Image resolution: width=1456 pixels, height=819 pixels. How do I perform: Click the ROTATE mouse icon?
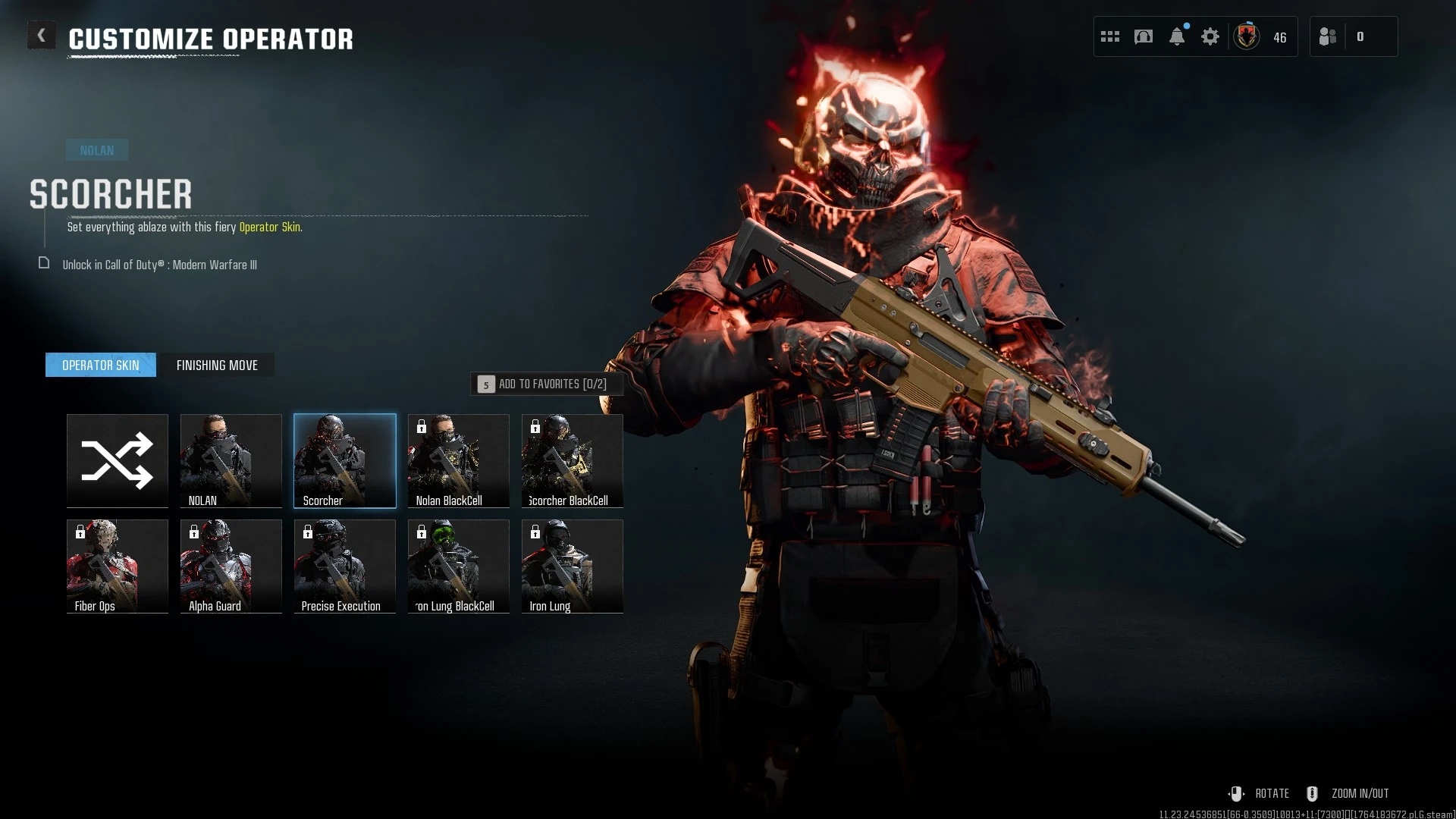click(x=1238, y=793)
